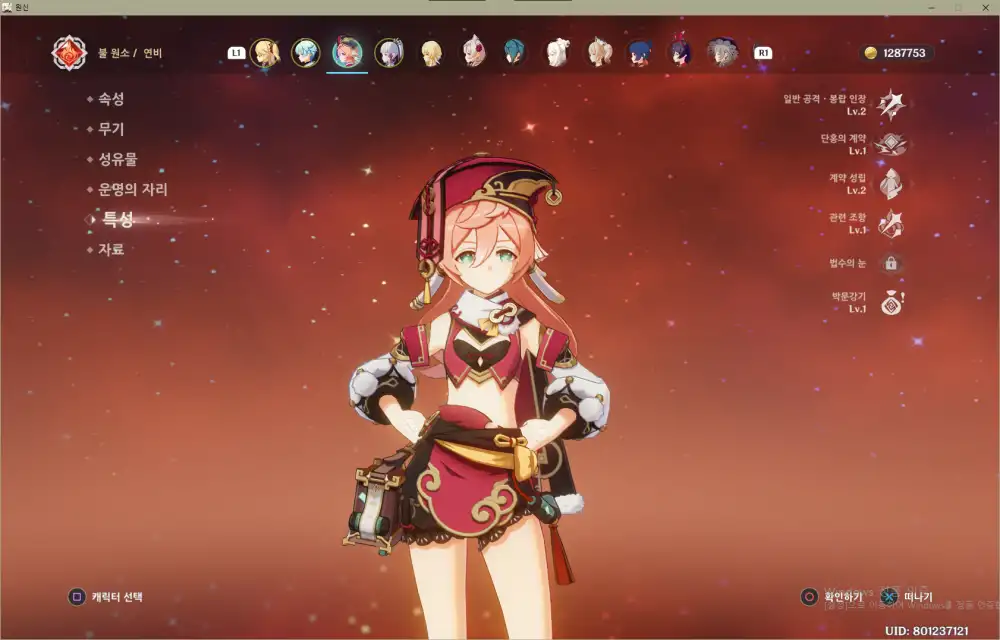Select the 일반 공격·봉랍 인장 talent icon
This screenshot has width=1000, height=640.
[x=891, y=104]
